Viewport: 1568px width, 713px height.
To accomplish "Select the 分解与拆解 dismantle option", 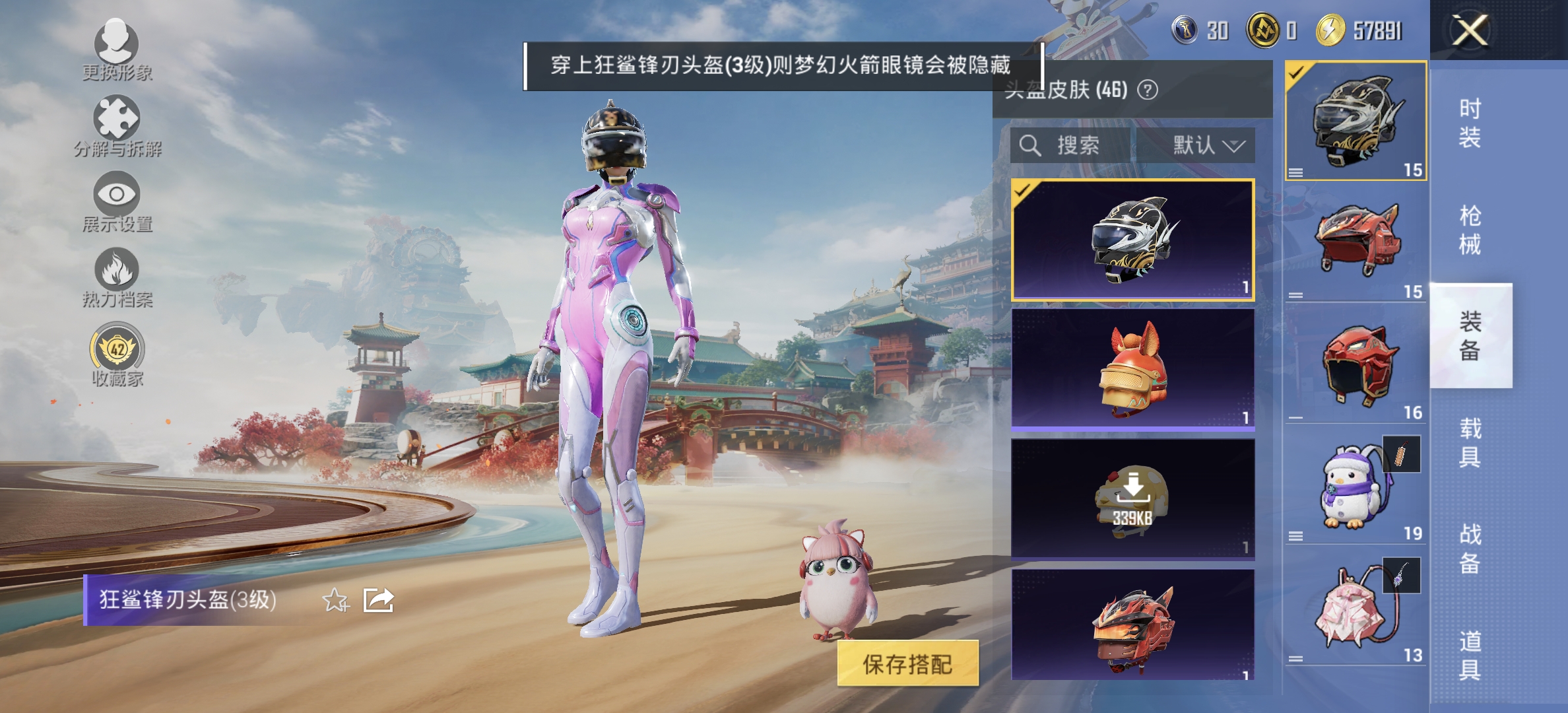I will [x=117, y=125].
